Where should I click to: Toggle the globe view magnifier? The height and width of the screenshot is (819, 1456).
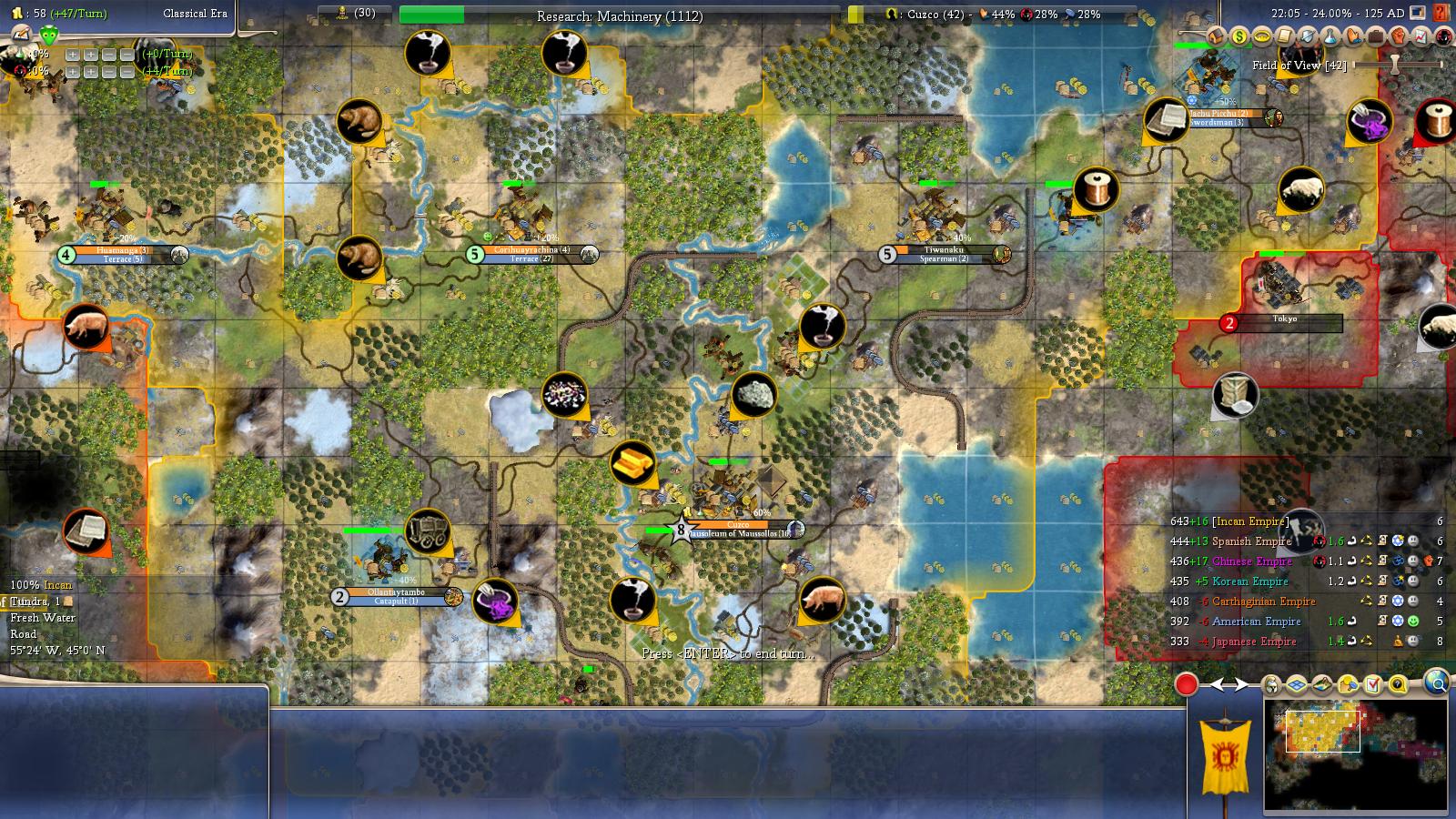coord(1435,682)
